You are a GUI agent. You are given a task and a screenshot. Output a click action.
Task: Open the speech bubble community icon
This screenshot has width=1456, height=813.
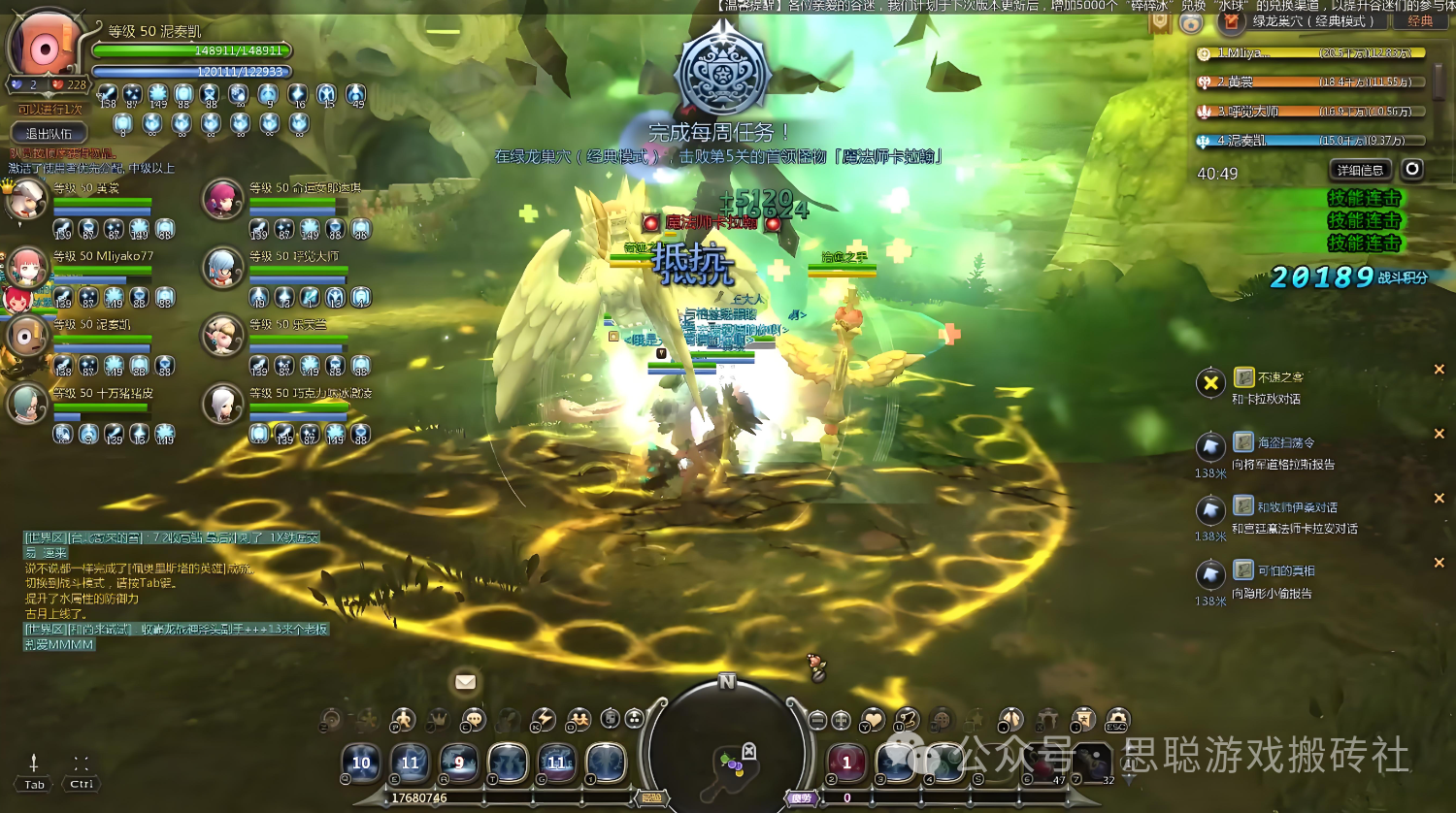[473, 720]
